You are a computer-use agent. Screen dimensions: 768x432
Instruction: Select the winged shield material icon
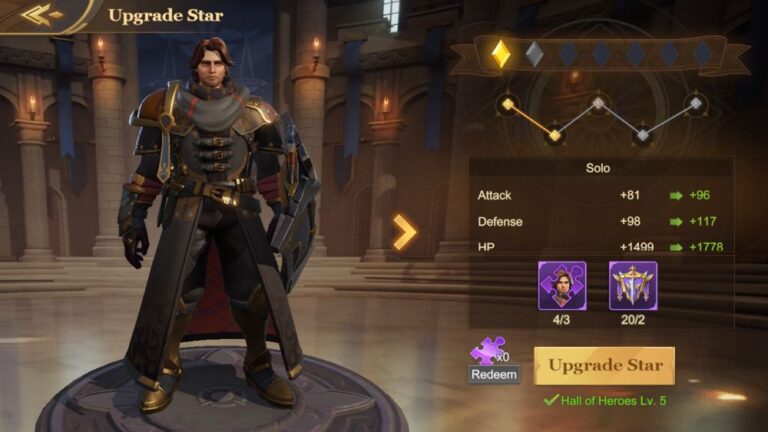coord(633,285)
